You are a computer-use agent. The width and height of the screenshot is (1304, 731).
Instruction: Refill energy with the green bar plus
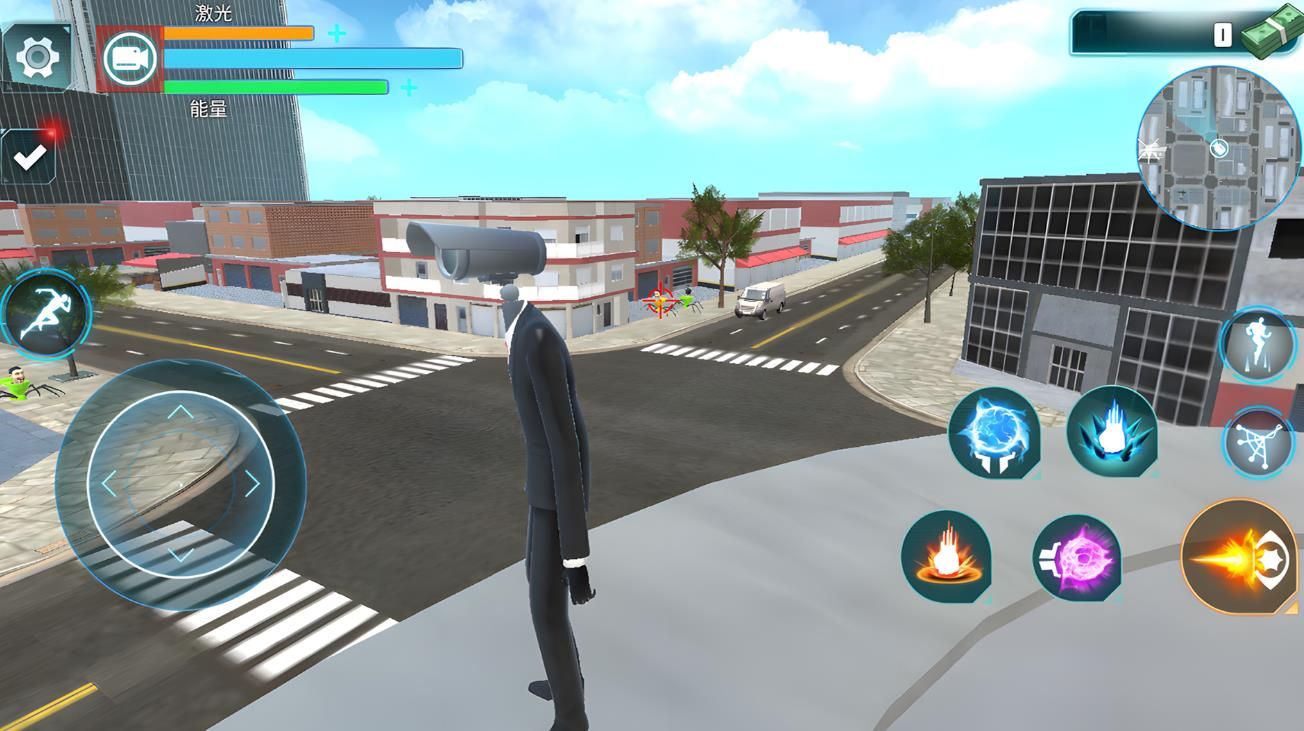(x=409, y=88)
